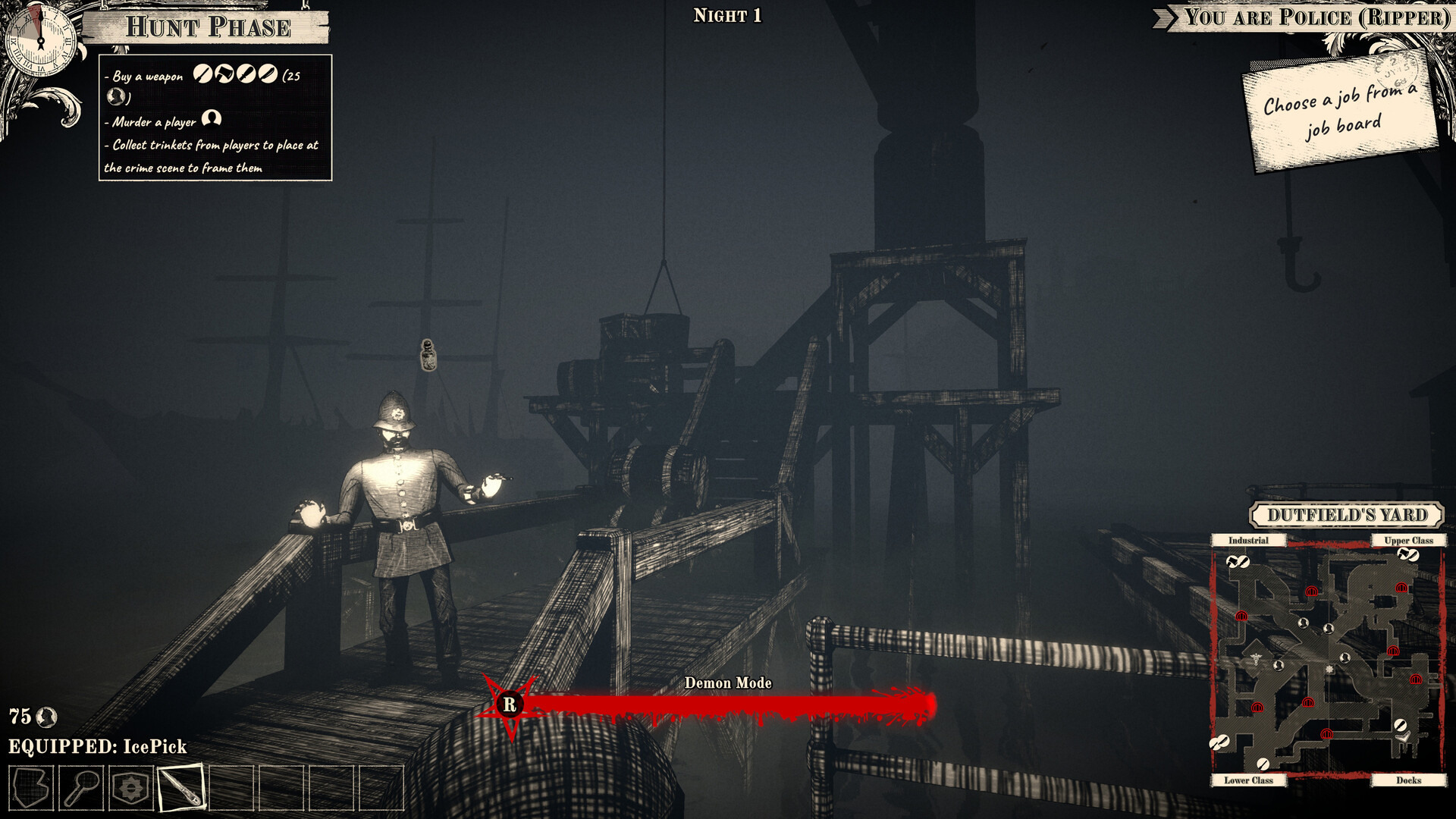This screenshot has width=1456, height=819.
Task: Click the Demon Mode pentagram icon
Action: pos(510,705)
